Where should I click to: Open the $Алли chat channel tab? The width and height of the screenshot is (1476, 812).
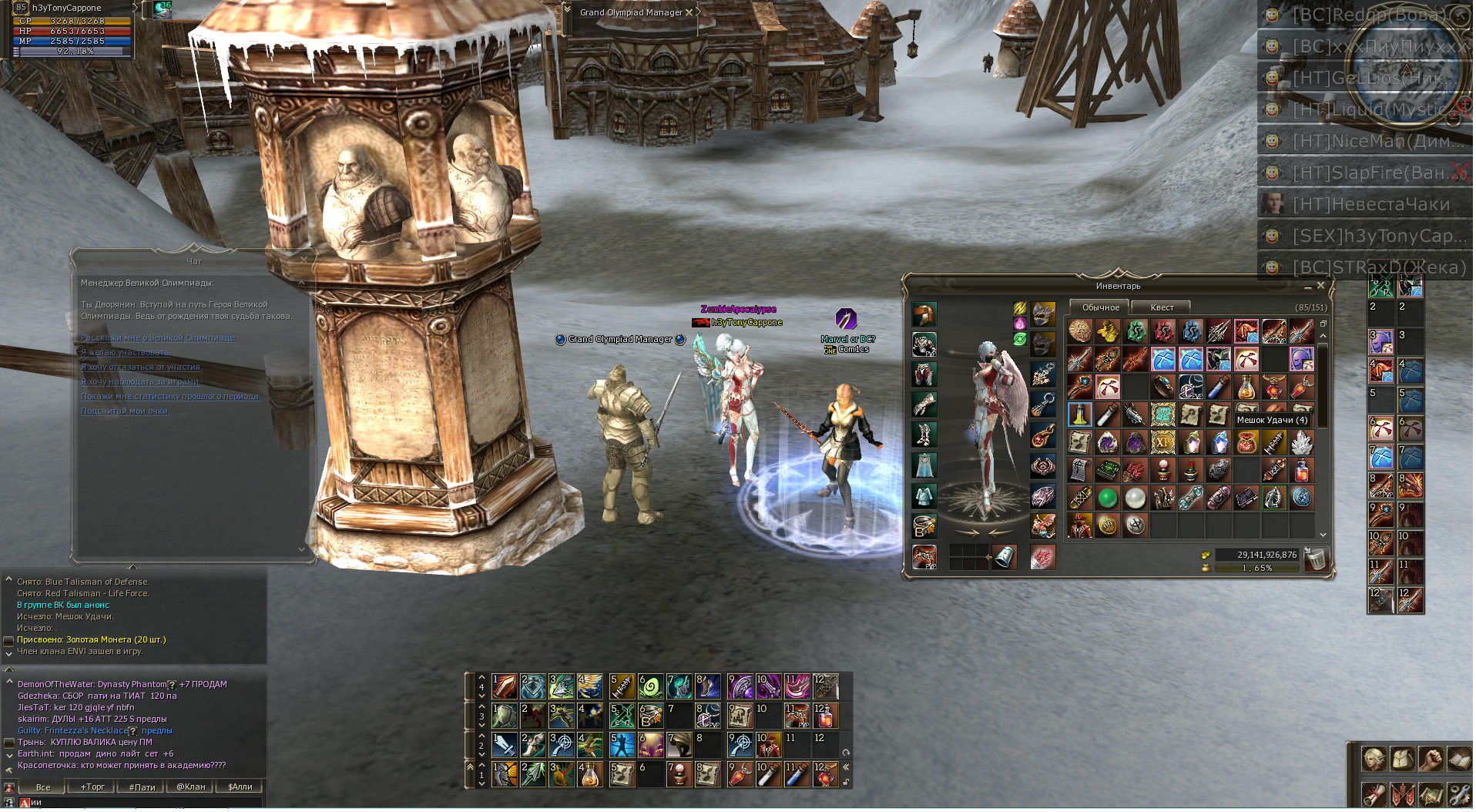pos(240,787)
